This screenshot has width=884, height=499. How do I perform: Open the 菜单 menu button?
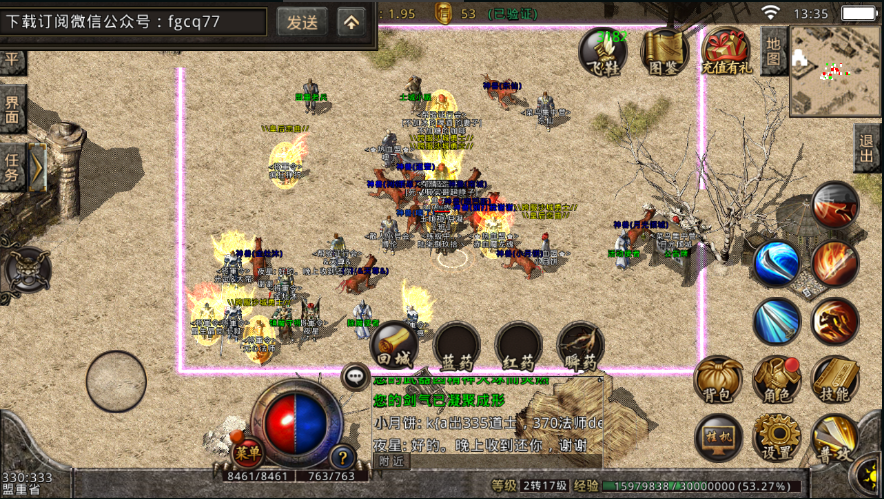coord(246,453)
